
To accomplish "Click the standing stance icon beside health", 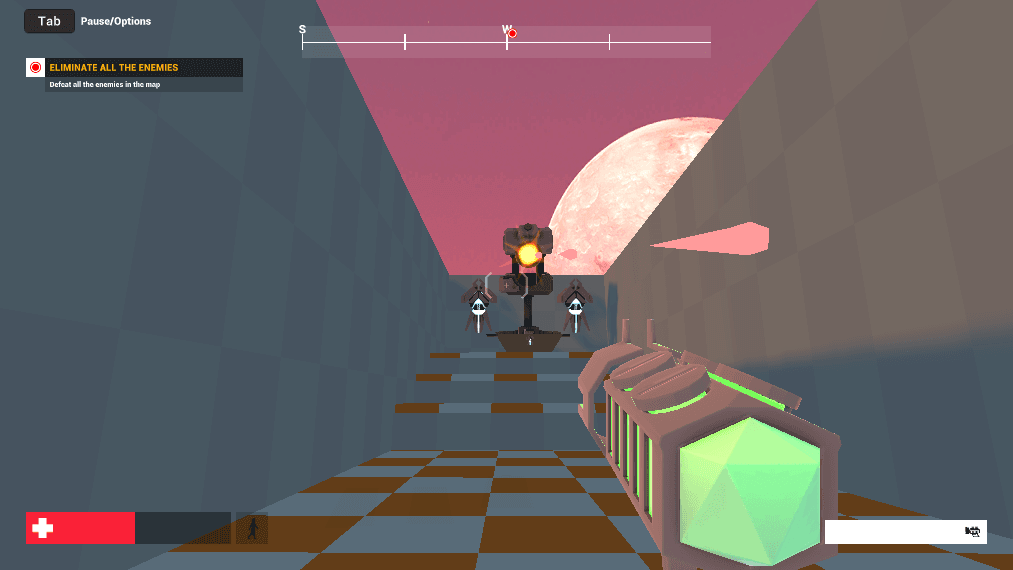I will [x=252, y=528].
